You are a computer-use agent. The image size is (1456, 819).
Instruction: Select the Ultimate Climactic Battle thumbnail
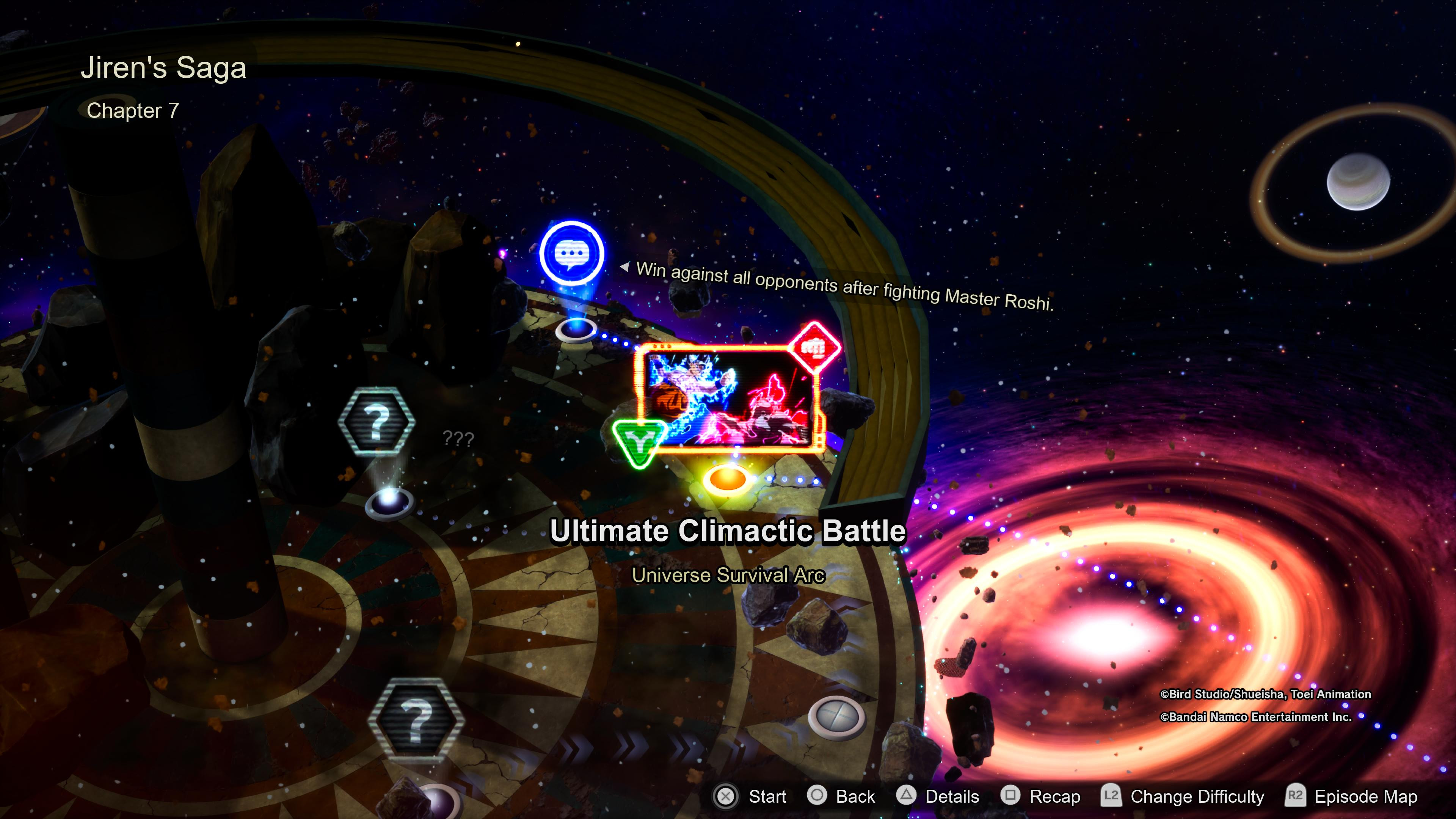coord(729,399)
